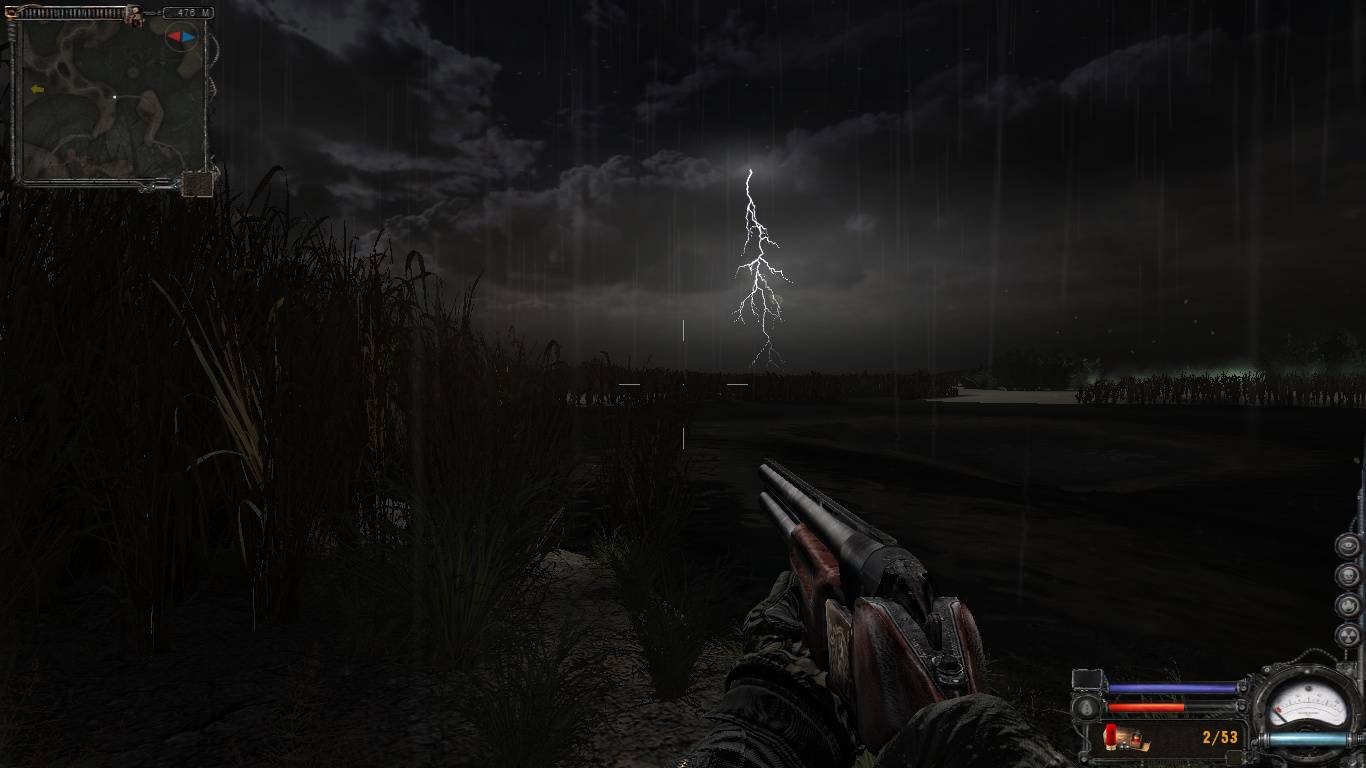Select the yellow arrow marker on minimap
Image resolution: width=1366 pixels, height=768 pixels.
coord(38,90)
